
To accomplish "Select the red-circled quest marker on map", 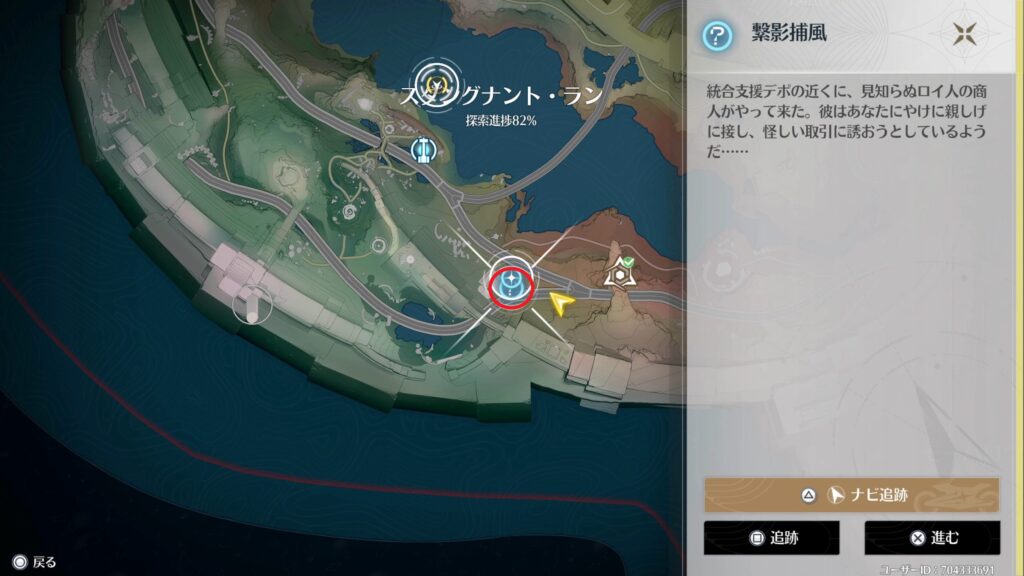I will point(511,283).
